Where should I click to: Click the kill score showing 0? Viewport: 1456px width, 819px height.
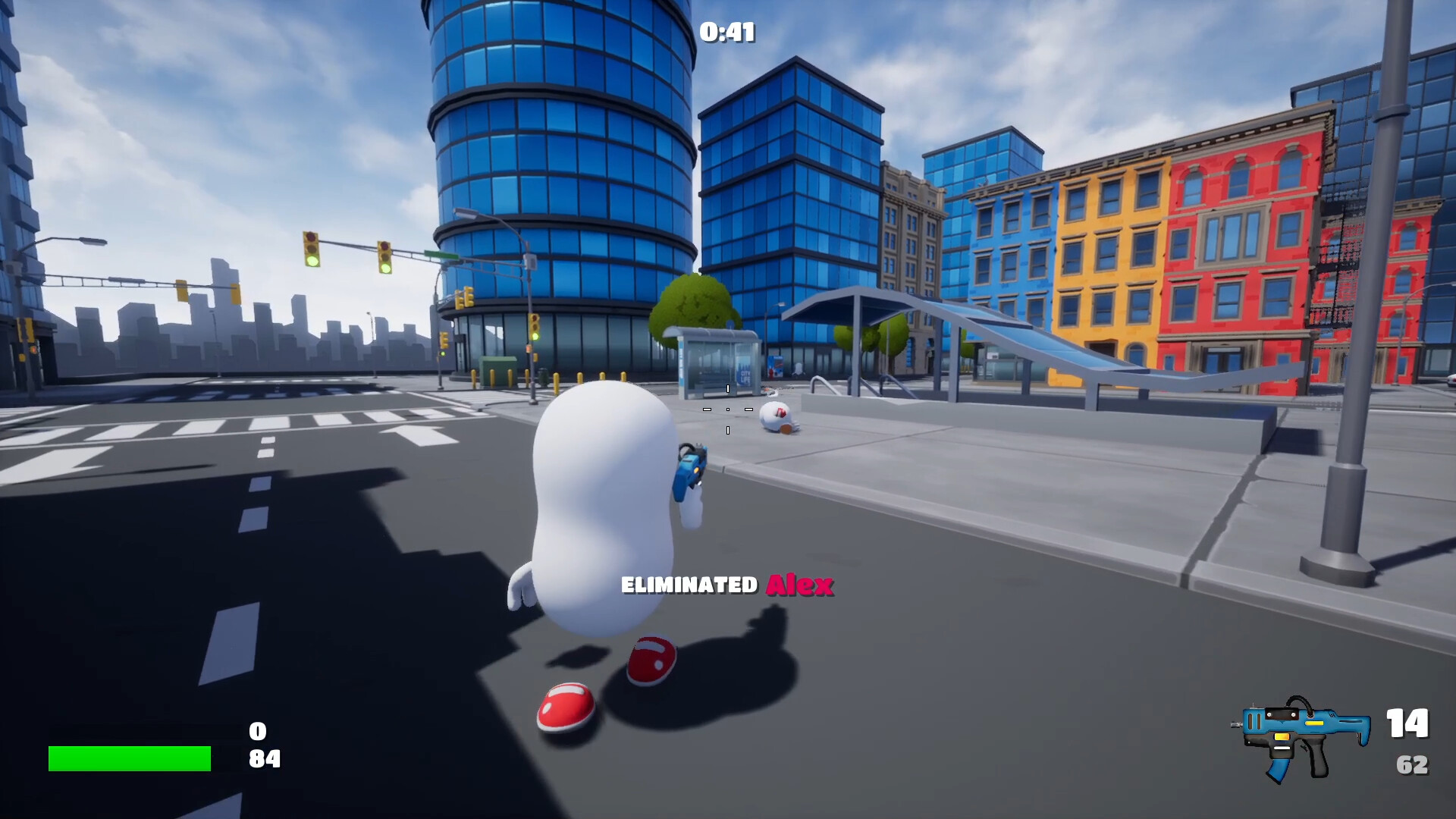256,730
